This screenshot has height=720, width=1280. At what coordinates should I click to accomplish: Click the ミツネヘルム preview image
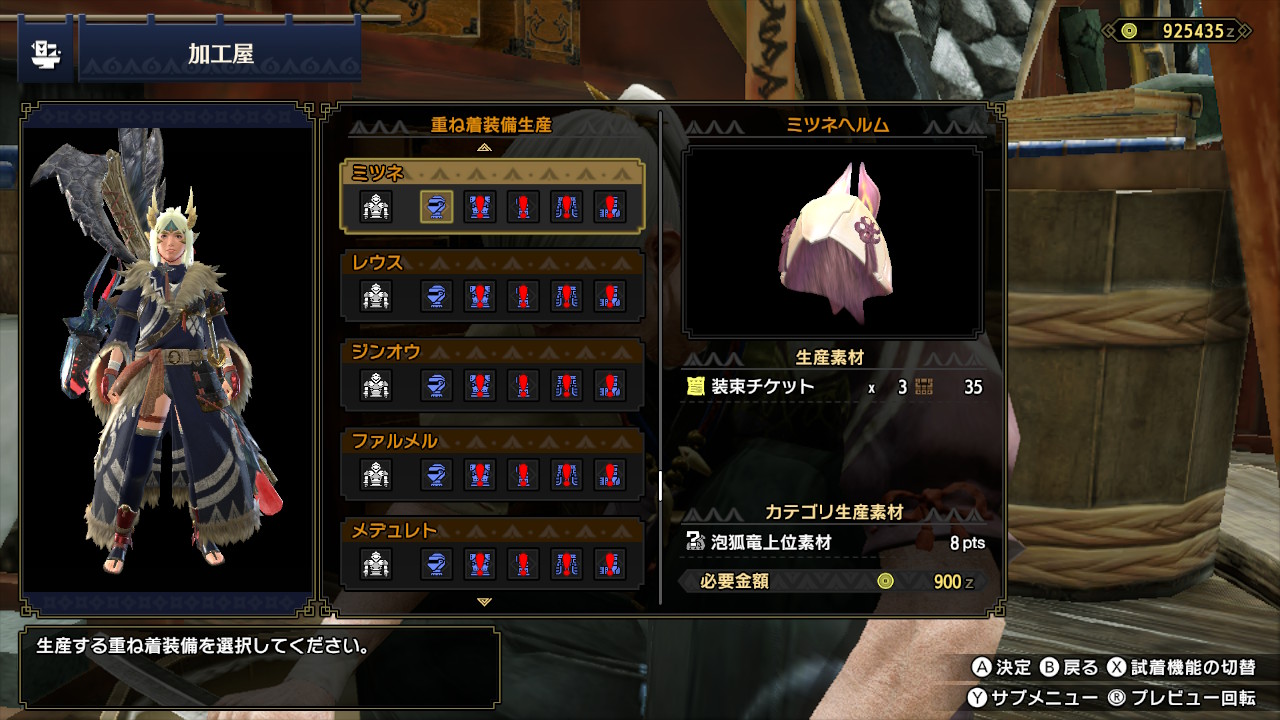[x=832, y=242]
